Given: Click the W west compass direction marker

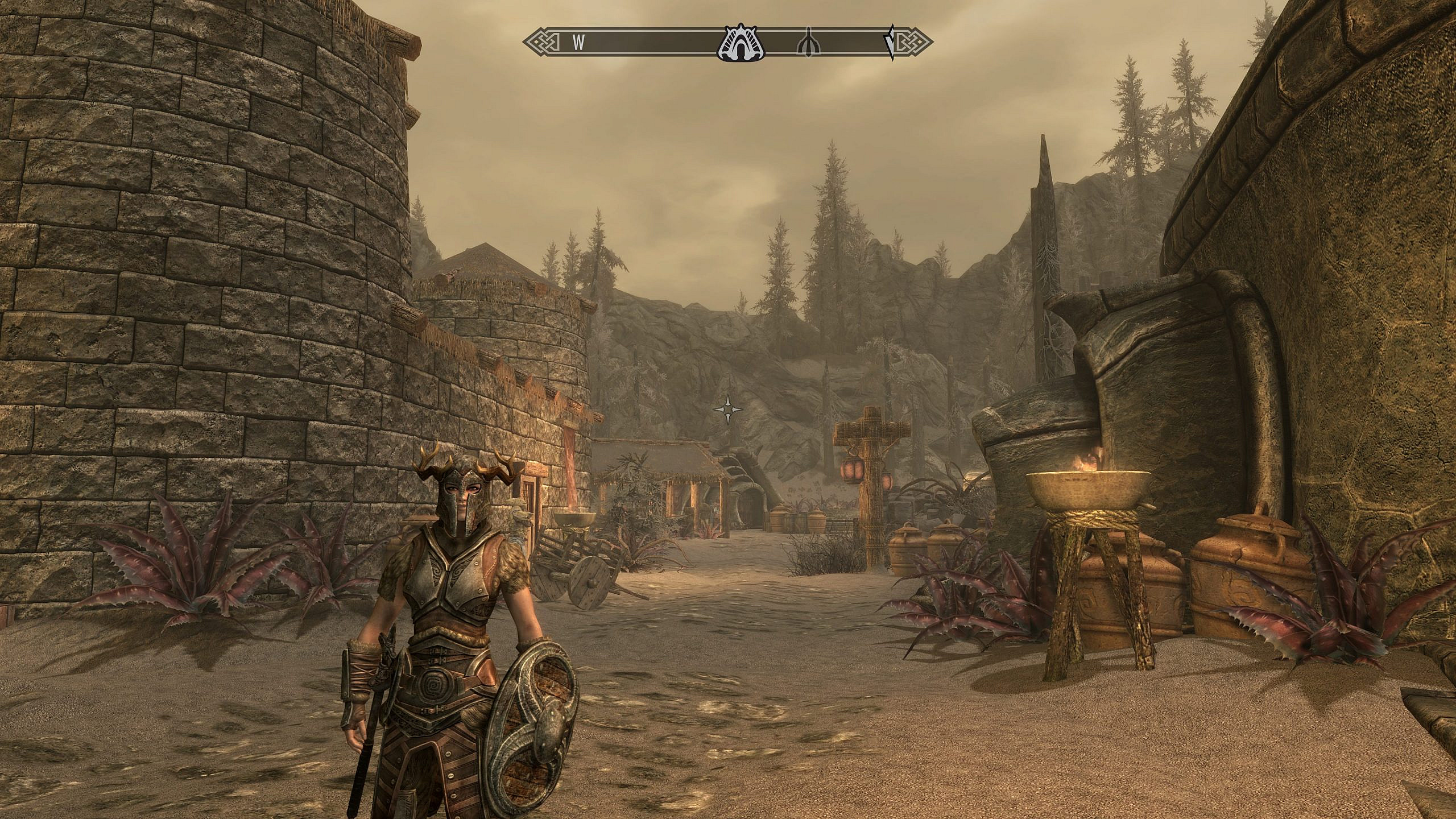Looking at the screenshot, I should pos(577,42).
